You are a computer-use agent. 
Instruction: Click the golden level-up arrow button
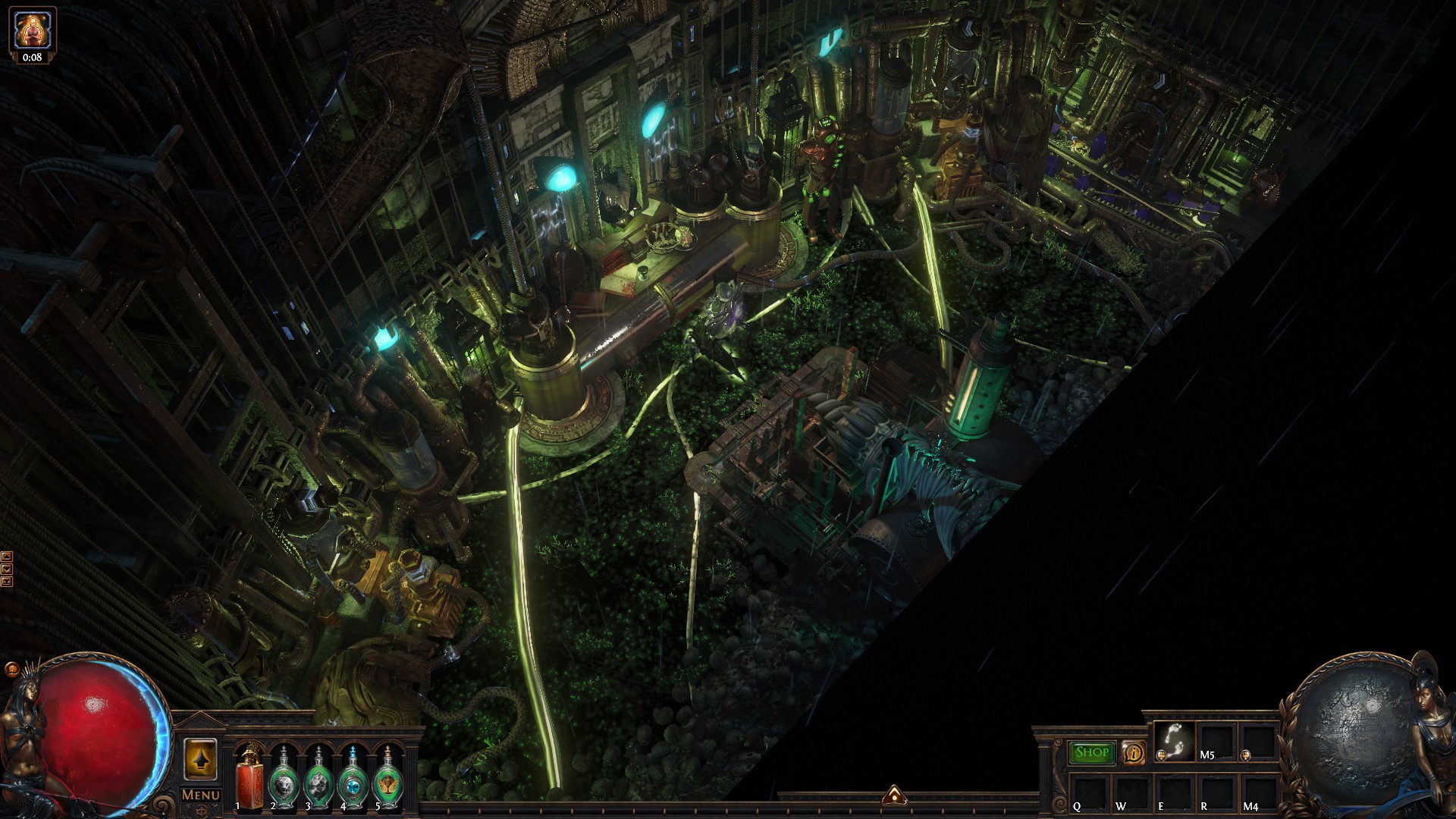coord(200,758)
